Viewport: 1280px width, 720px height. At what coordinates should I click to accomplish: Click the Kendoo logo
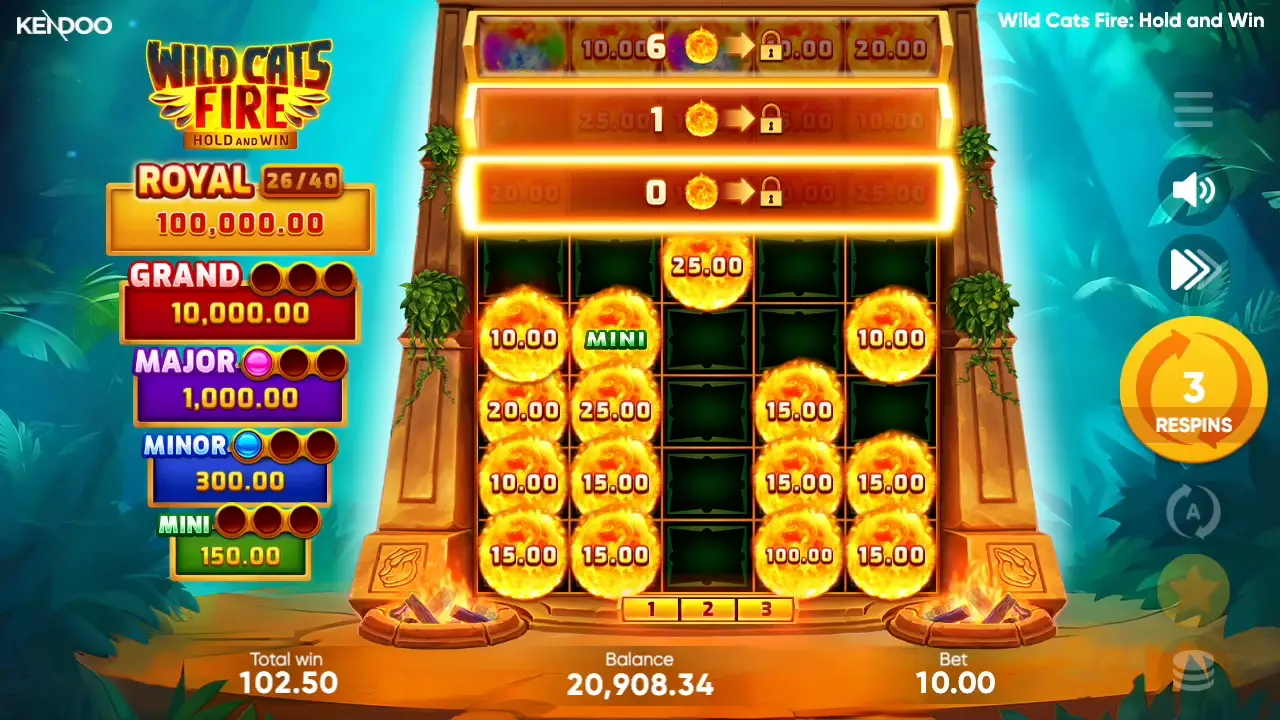(65, 24)
